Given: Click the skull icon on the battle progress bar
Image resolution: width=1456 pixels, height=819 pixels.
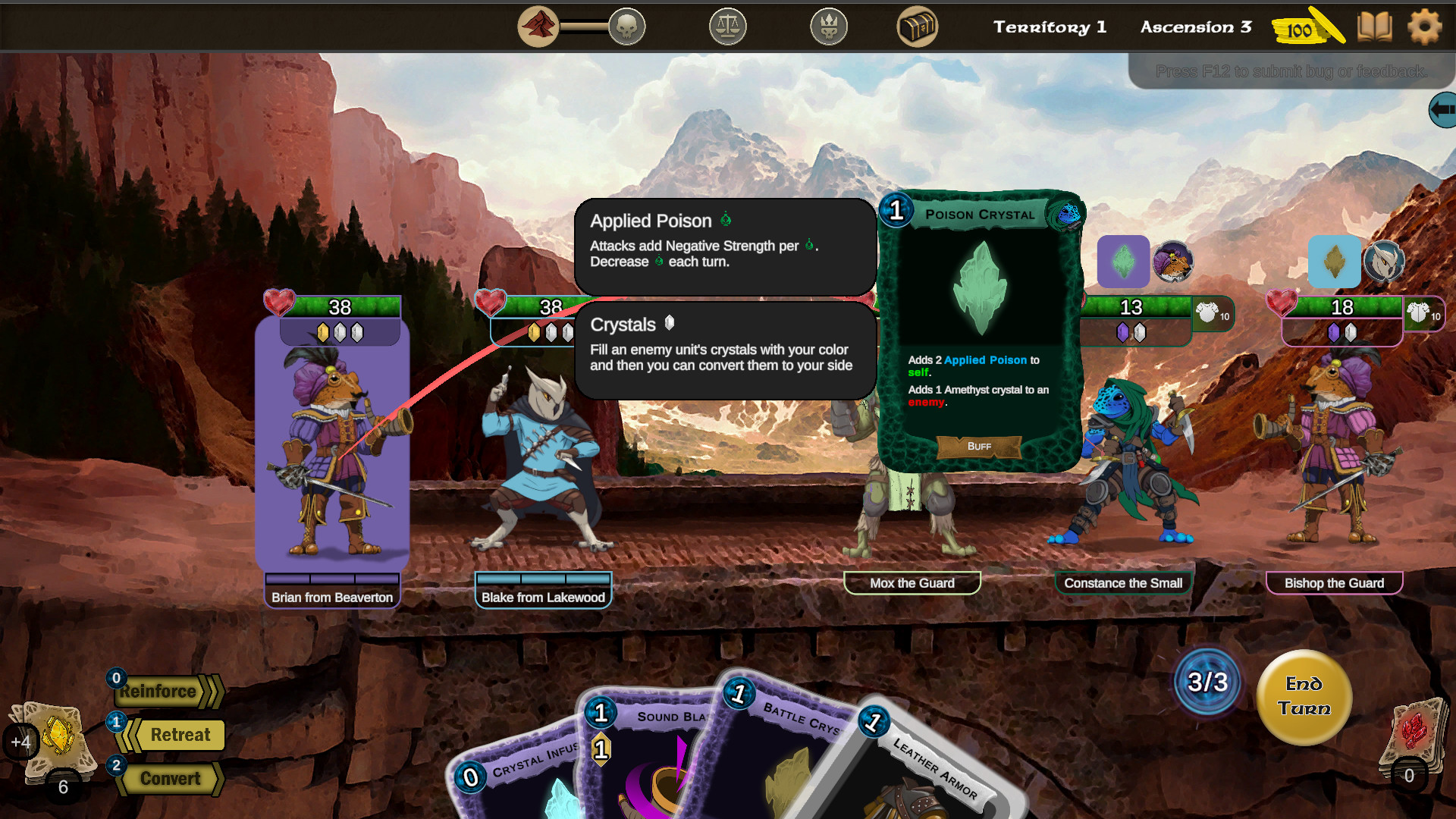Looking at the screenshot, I should (626, 26).
